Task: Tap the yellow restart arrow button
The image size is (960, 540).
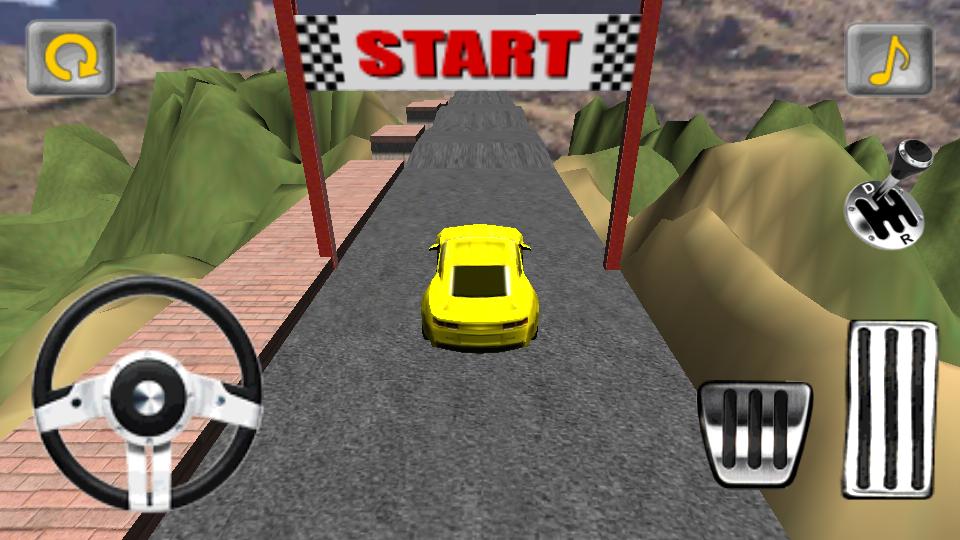Action: [x=71, y=58]
